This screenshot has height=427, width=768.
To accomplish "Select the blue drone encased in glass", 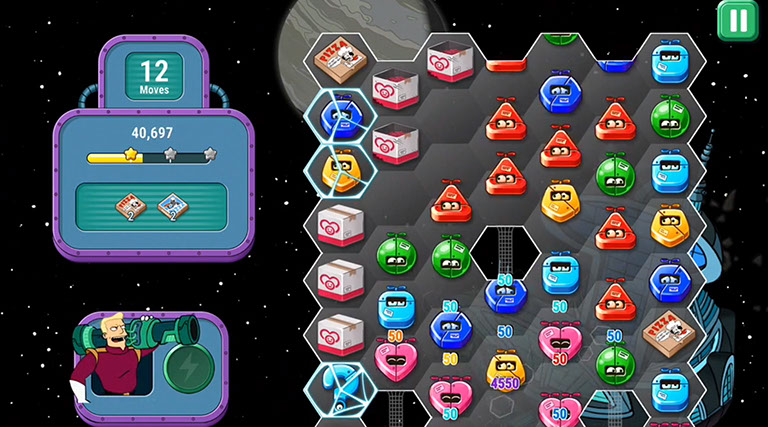I will [338, 115].
